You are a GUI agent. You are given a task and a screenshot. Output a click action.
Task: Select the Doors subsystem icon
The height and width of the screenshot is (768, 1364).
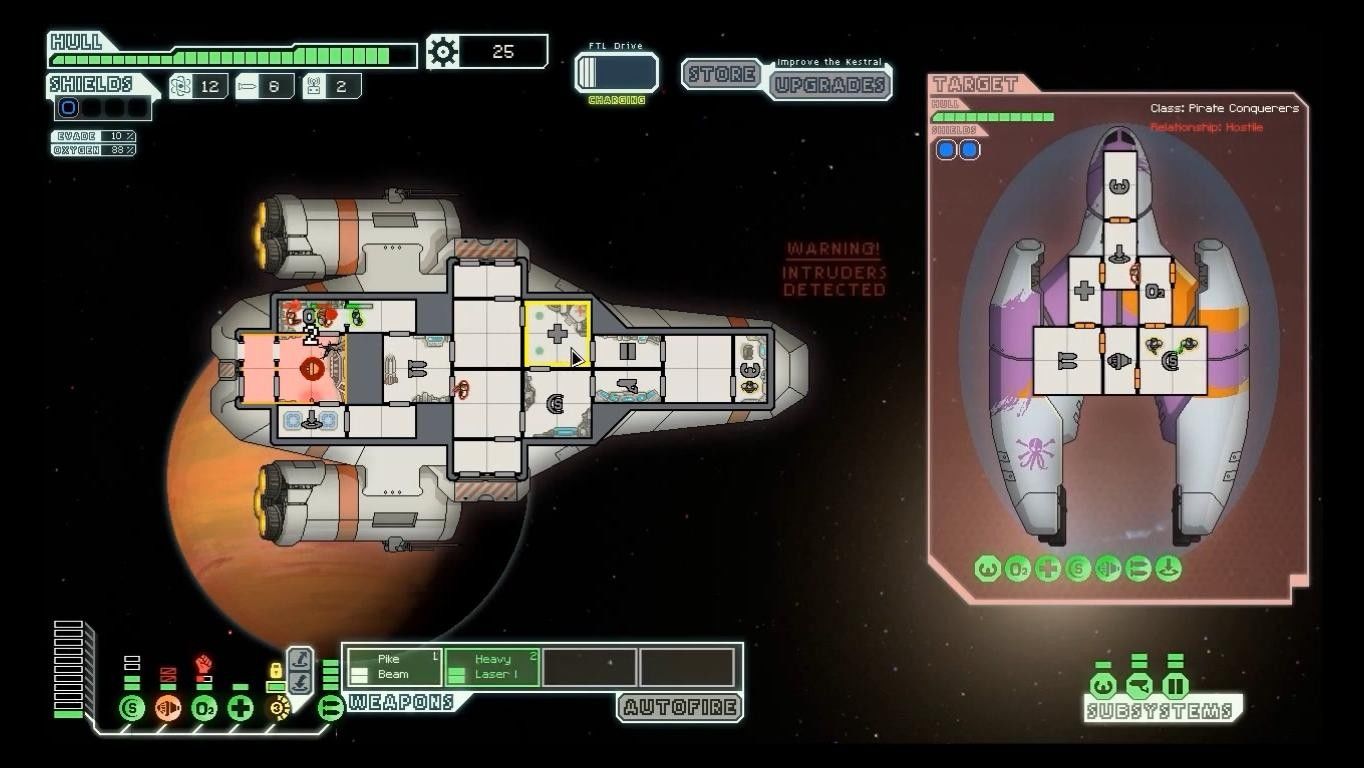coord(1176,686)
